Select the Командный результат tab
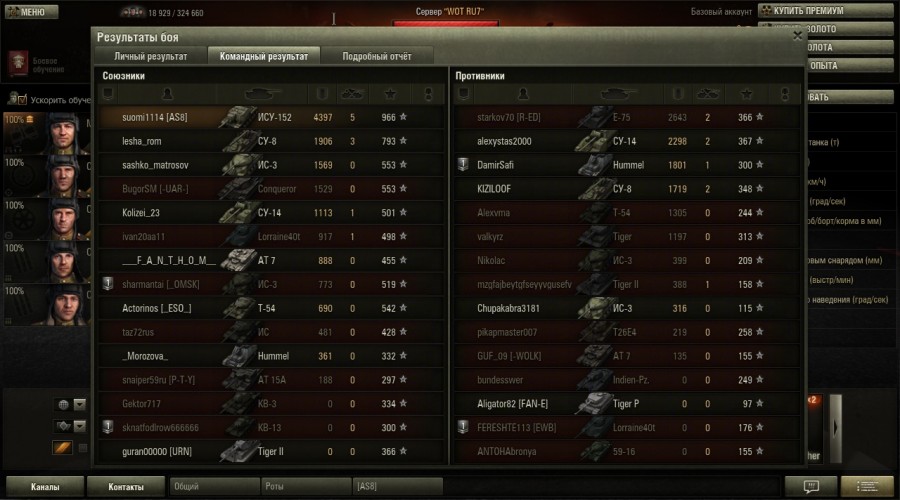 [x=264, y=56]
